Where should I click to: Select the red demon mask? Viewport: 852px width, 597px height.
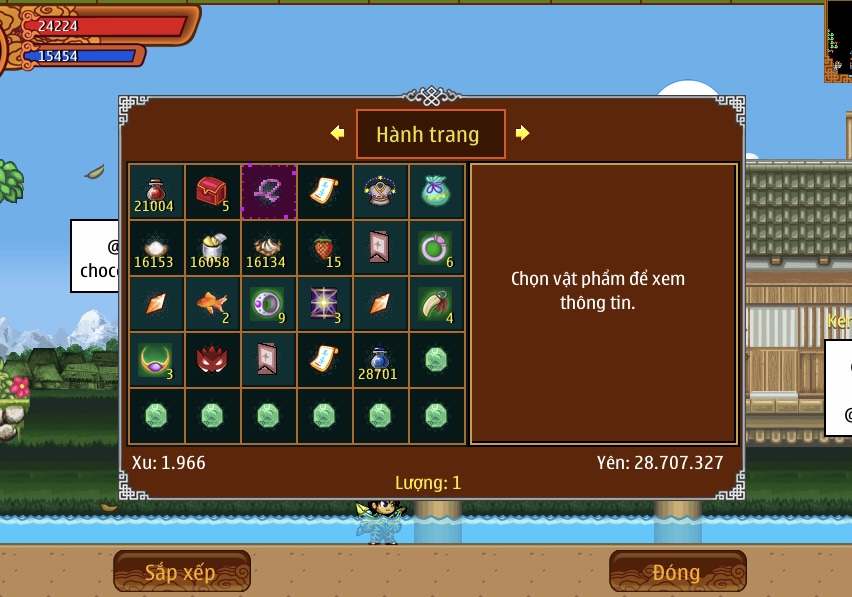pyautogui.click(x=212, y=360)
